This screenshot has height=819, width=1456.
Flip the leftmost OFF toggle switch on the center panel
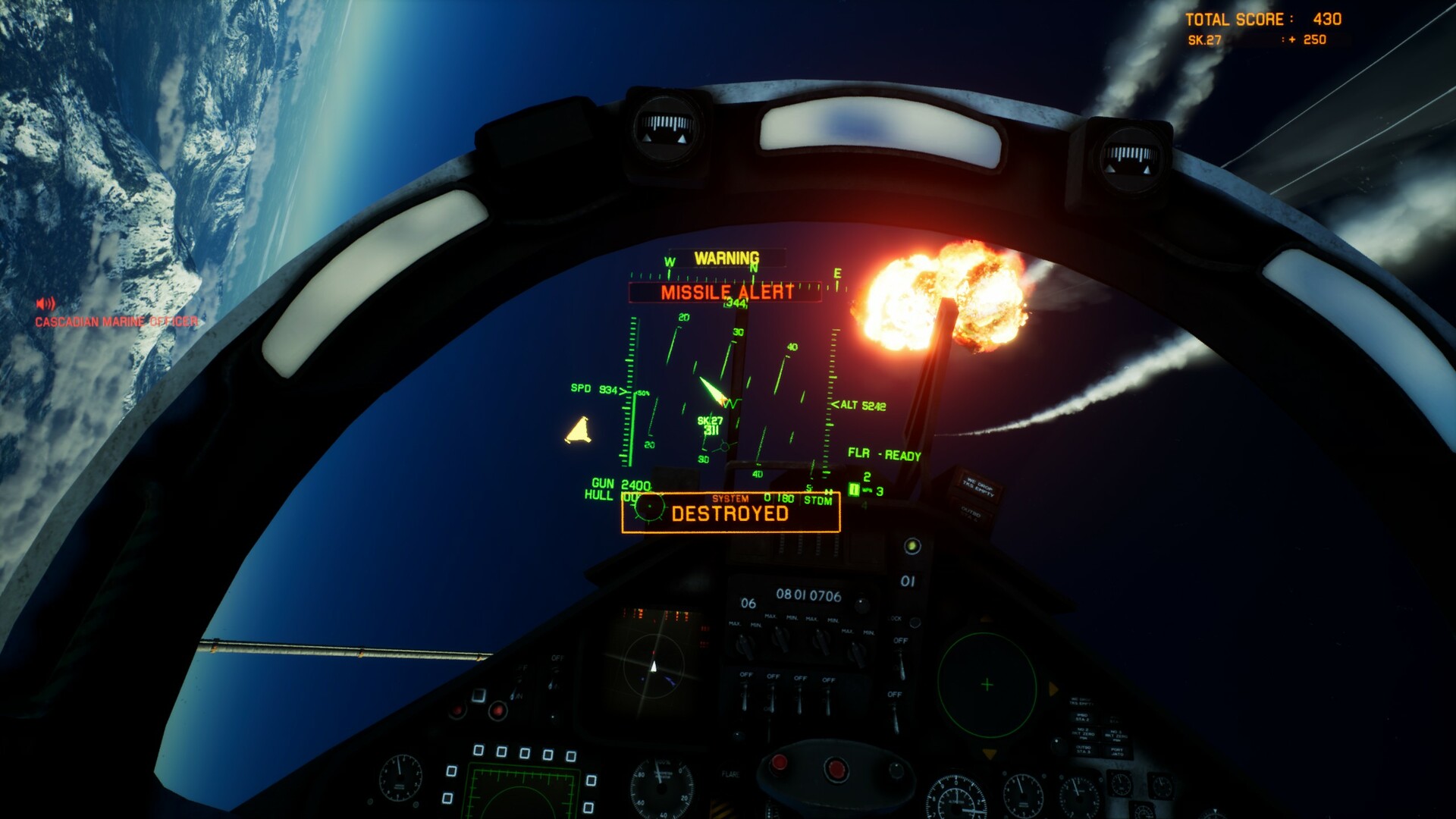coord(745,697)
